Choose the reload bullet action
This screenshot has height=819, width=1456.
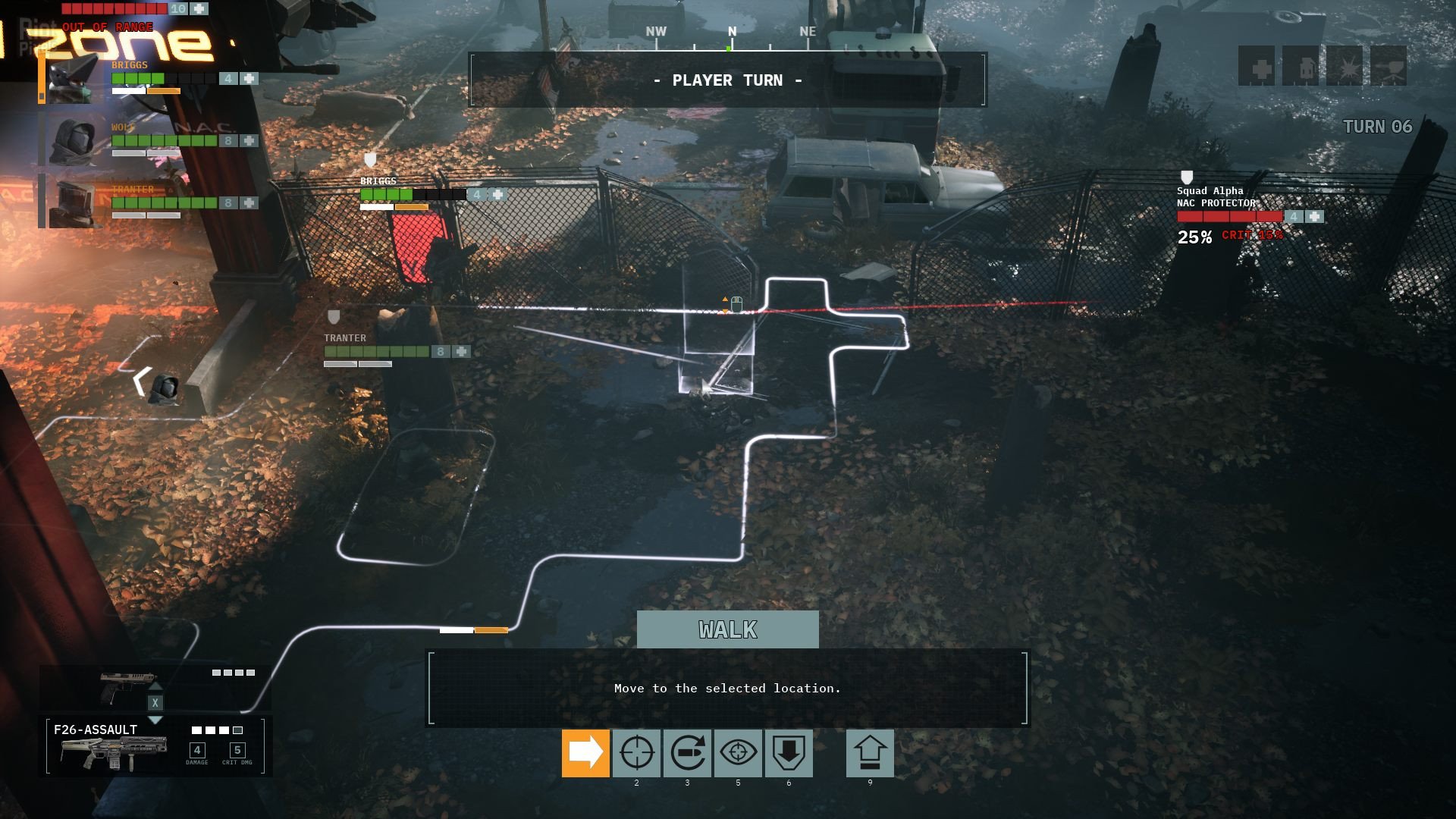click(x=687, y=753)
